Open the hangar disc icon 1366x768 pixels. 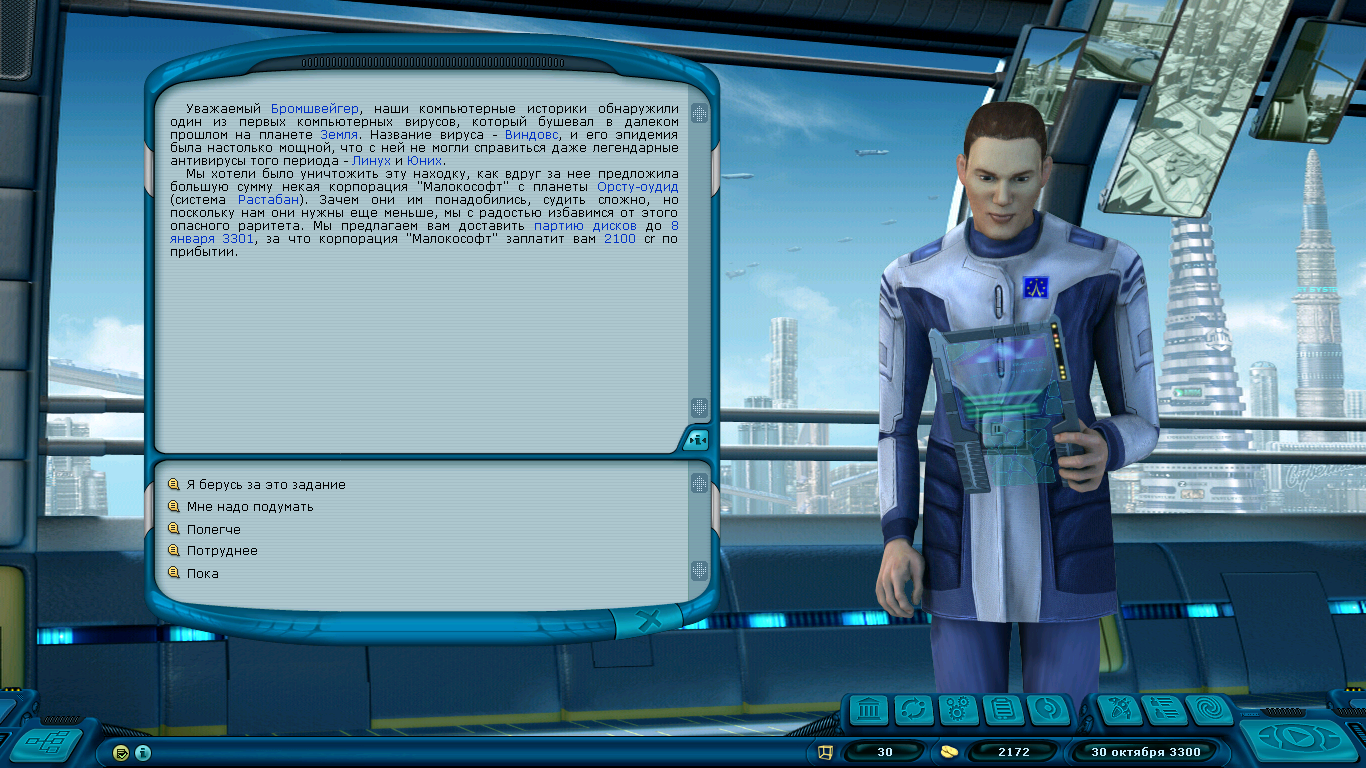click(1047, 711)
